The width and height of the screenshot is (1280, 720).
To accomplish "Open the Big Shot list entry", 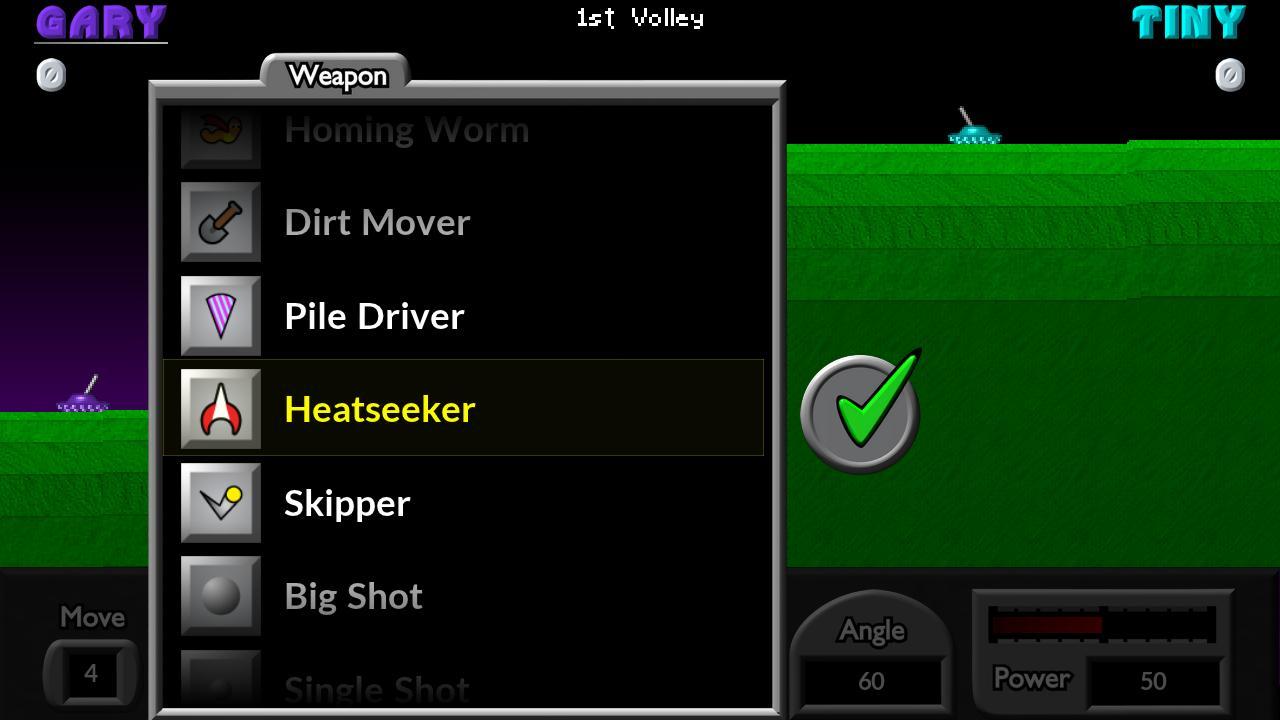I will [x=352, y=596].
